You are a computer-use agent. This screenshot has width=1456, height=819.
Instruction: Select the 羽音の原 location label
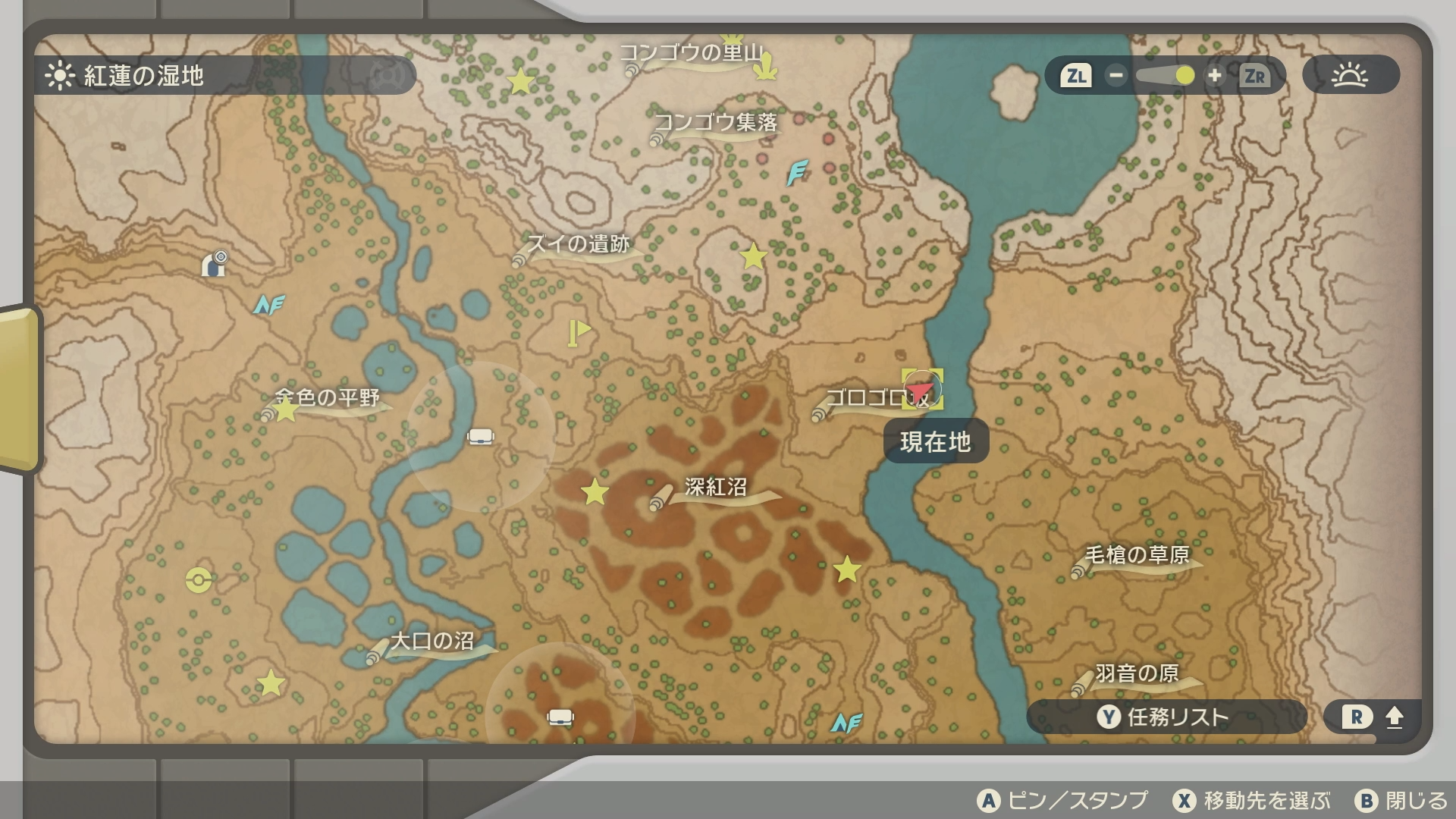point(1136,673)
